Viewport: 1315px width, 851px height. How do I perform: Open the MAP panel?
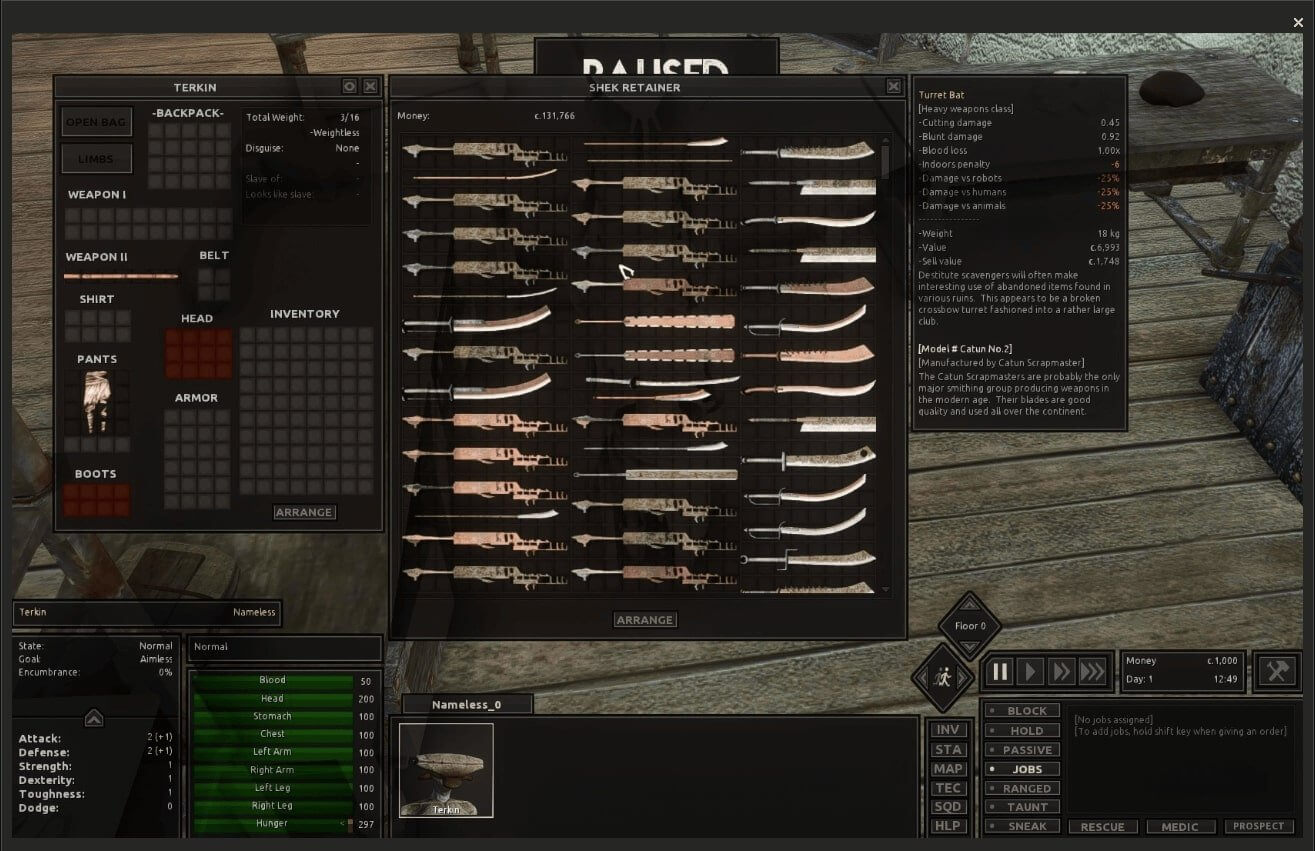coord(947,769)
